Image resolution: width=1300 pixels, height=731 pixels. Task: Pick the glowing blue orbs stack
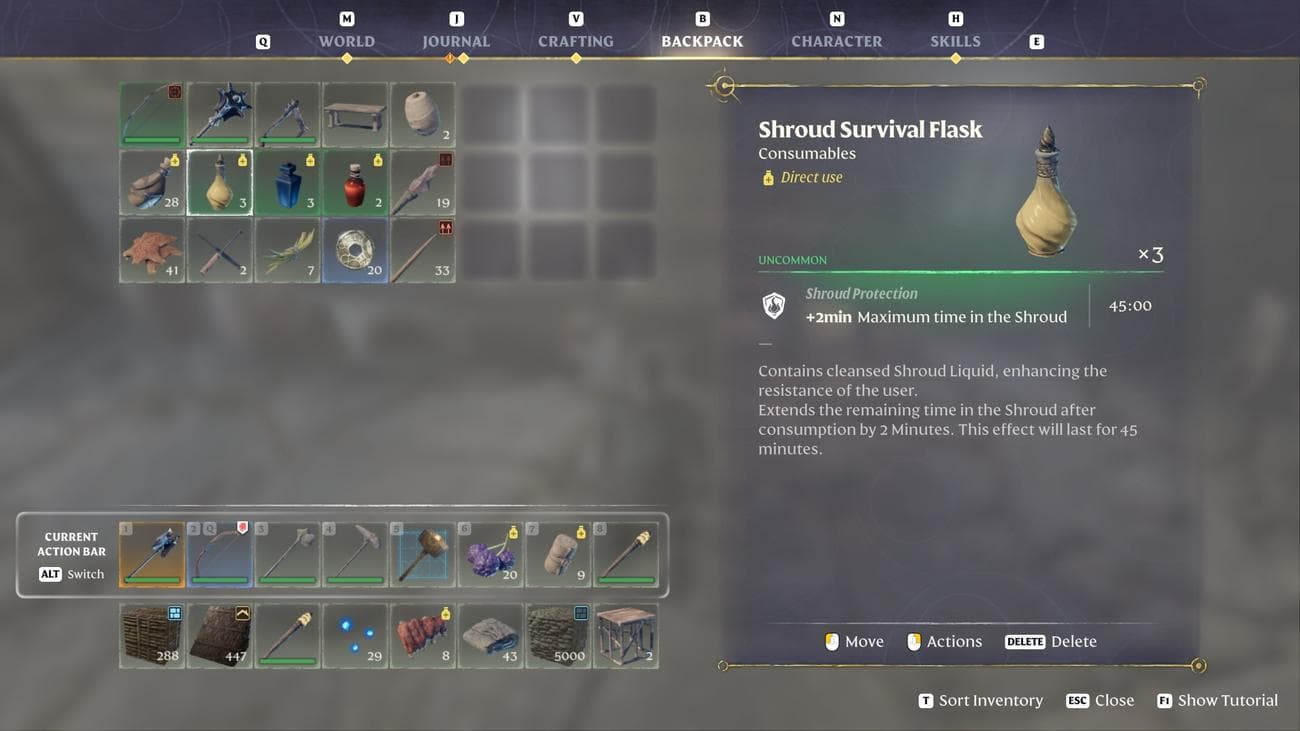355,636
